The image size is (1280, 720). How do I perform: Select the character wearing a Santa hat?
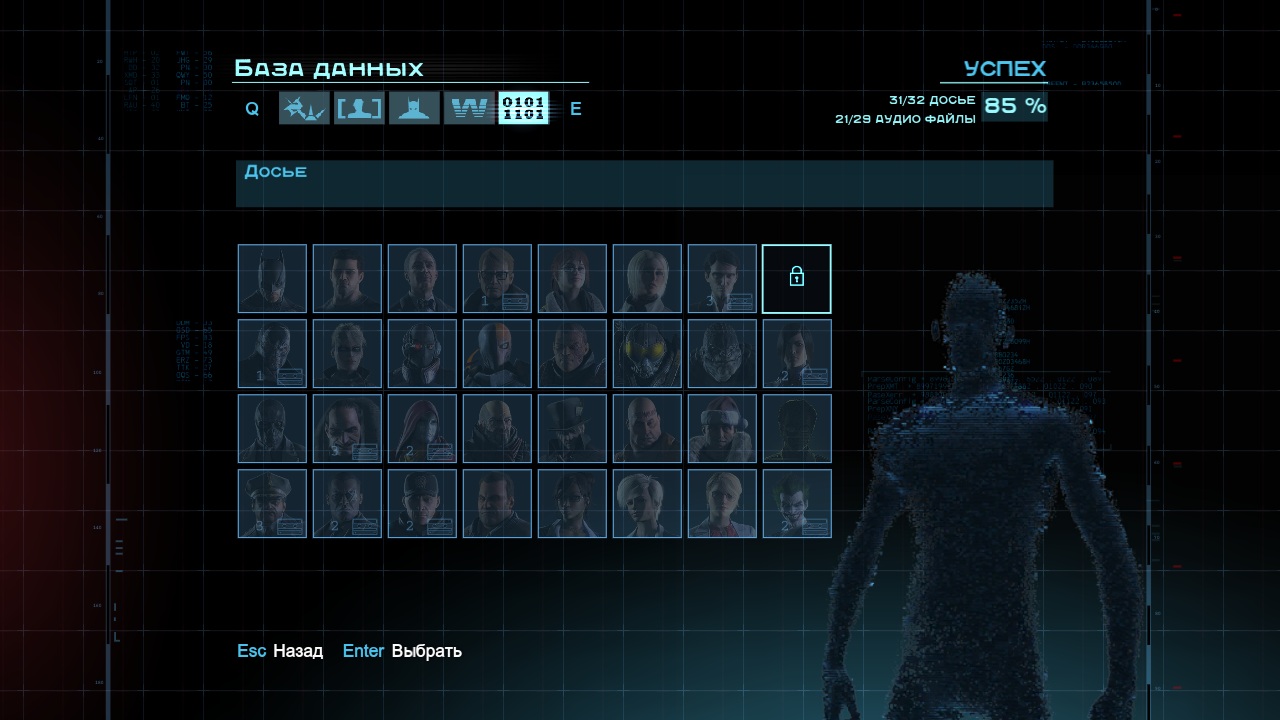point(722,429)
